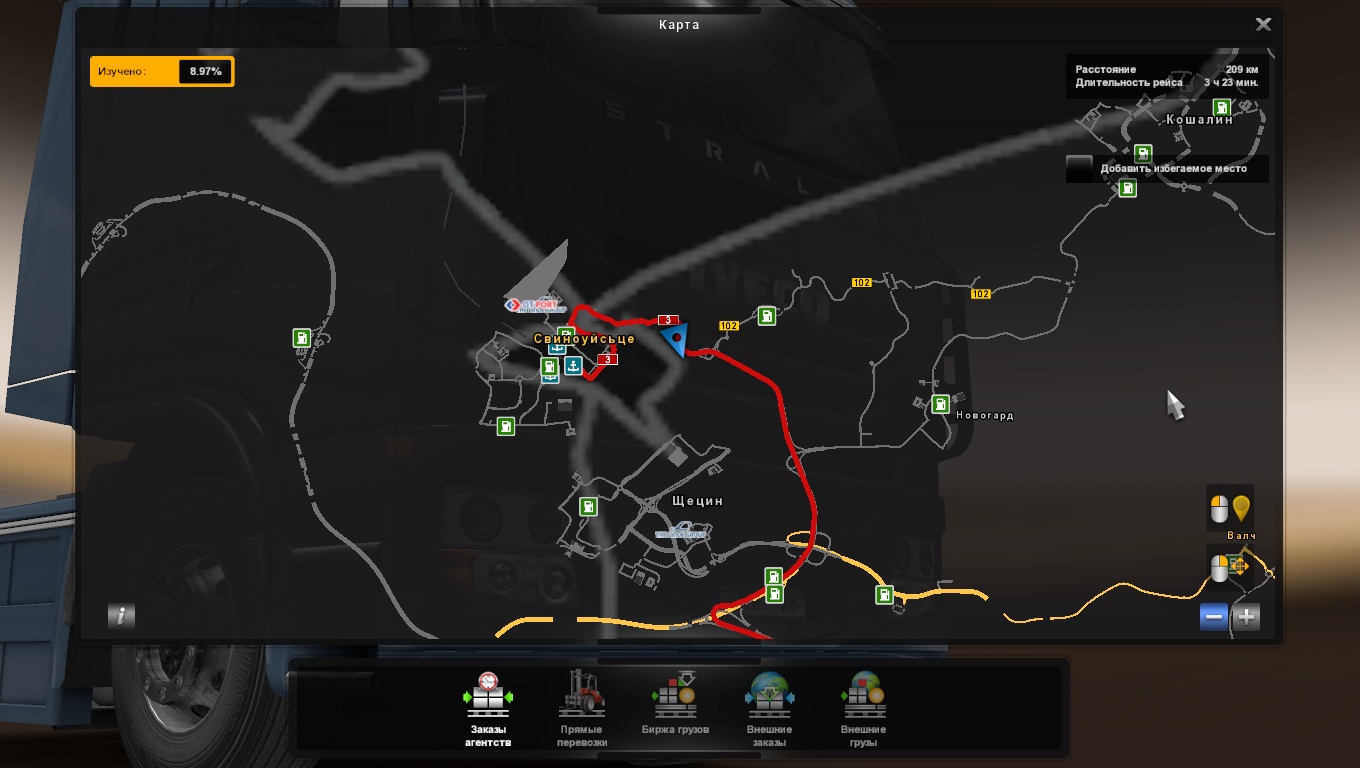Close the map window
This screenshot has height=768, width=1360.
coord(1263,25)
